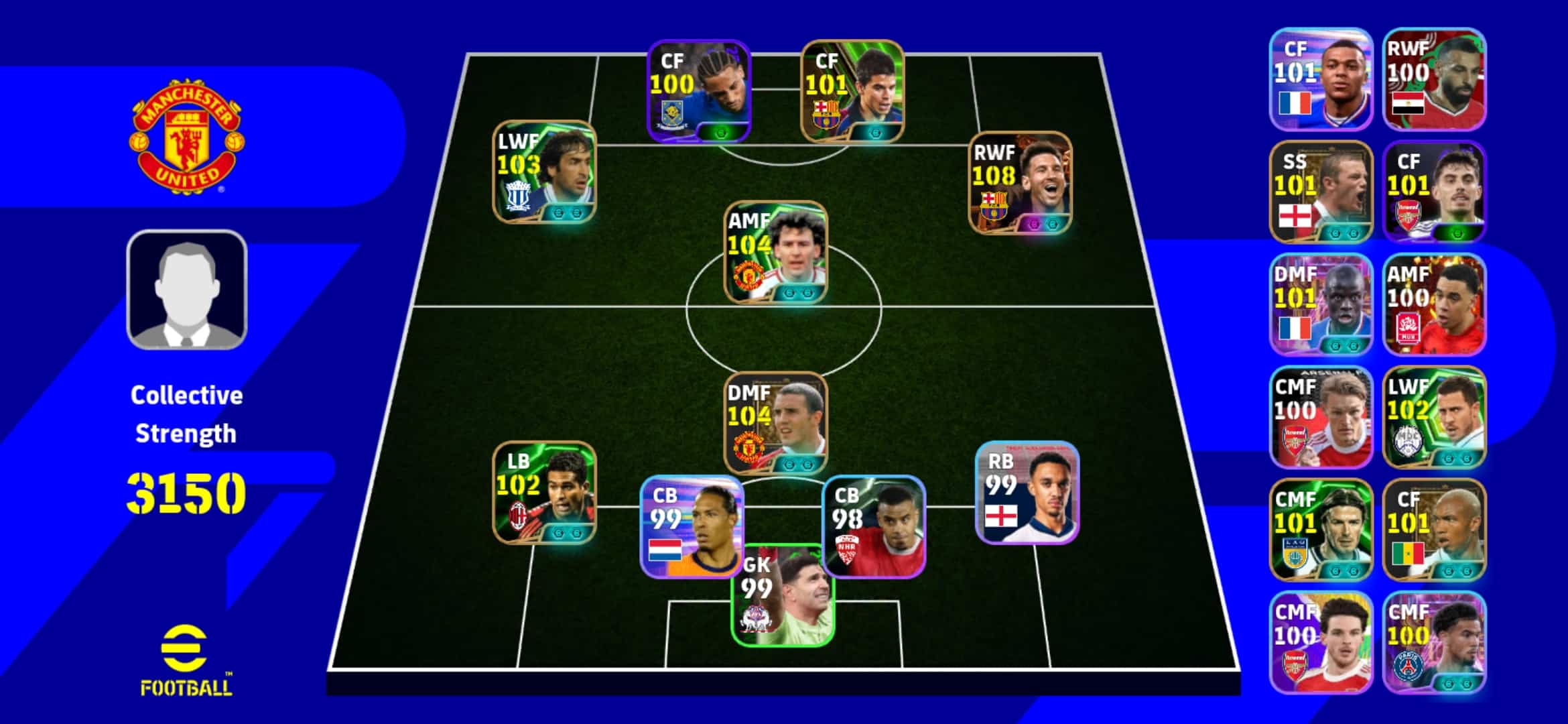Pick substitute AMF 100 card

pos(1434,304)
